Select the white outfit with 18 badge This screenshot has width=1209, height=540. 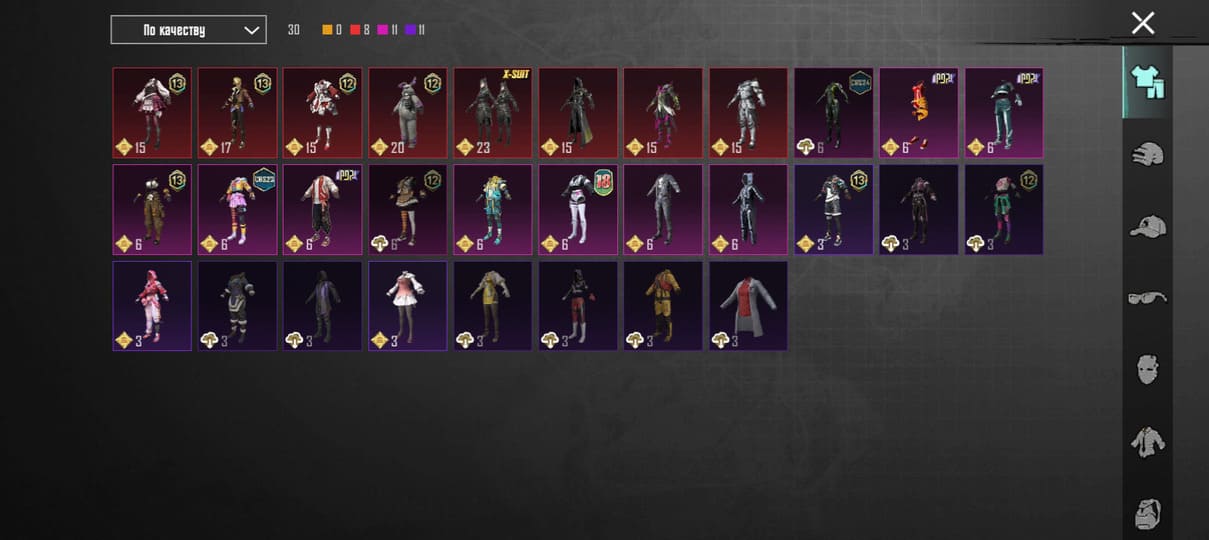click(x=578, y=210)
